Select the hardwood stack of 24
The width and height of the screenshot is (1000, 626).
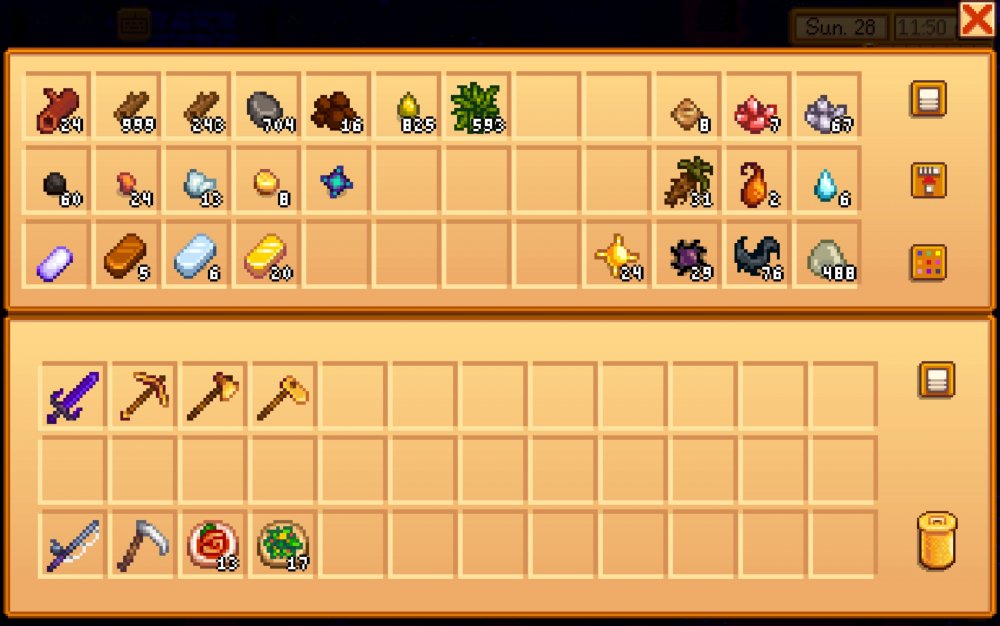tap(58, 107)
